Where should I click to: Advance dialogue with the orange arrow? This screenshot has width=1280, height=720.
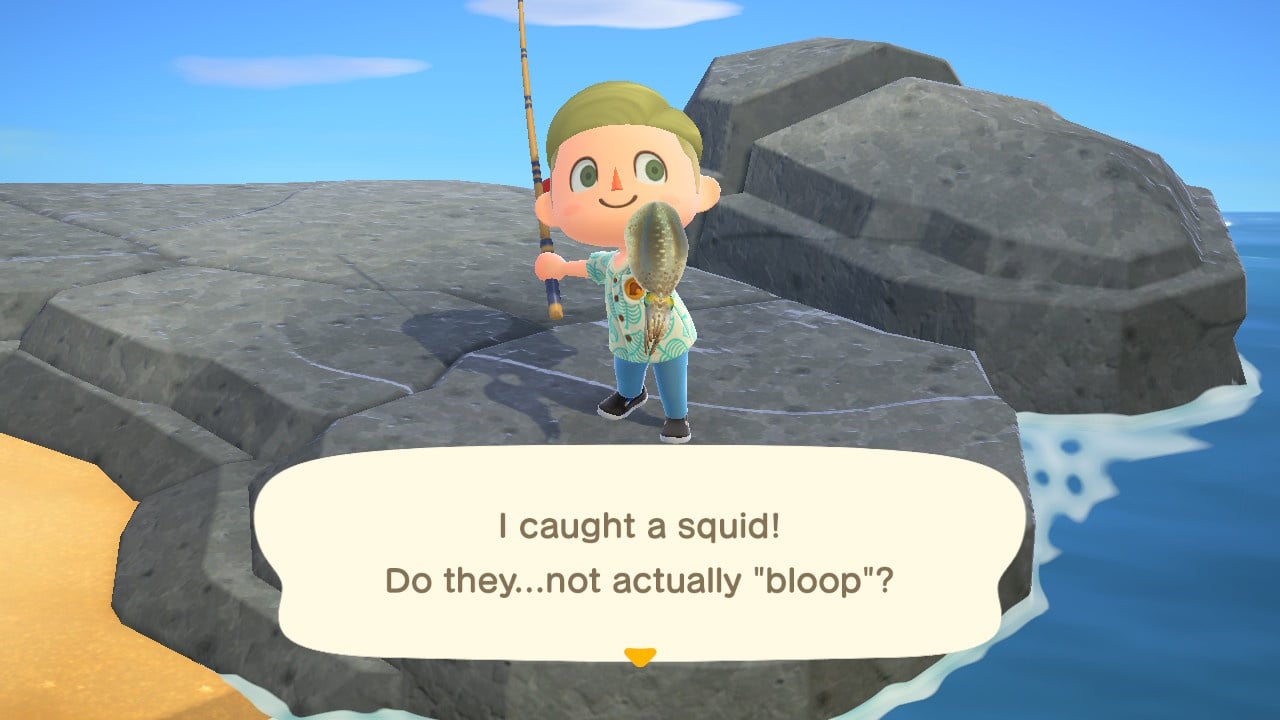[639, 656]
